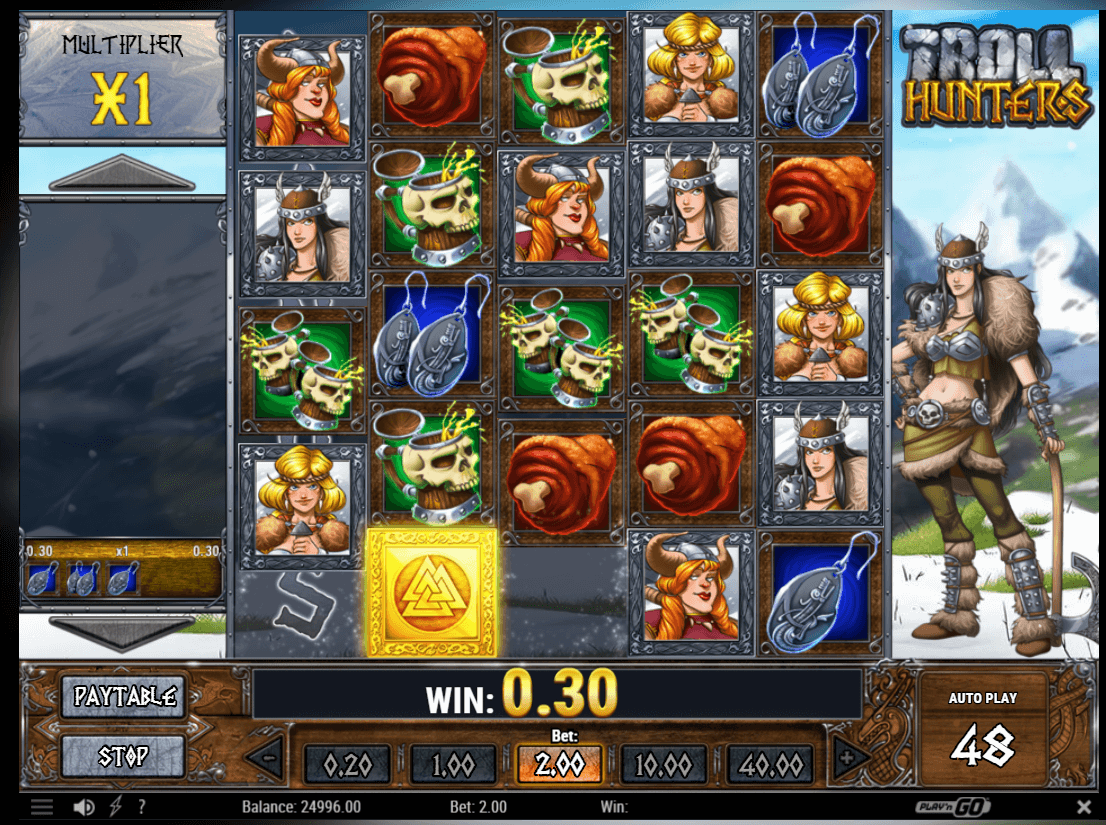Image resolution: width=1106 pixels, height=825 pixels.
Task: Select the 0.20 bet amount
Action: [348, 765]
